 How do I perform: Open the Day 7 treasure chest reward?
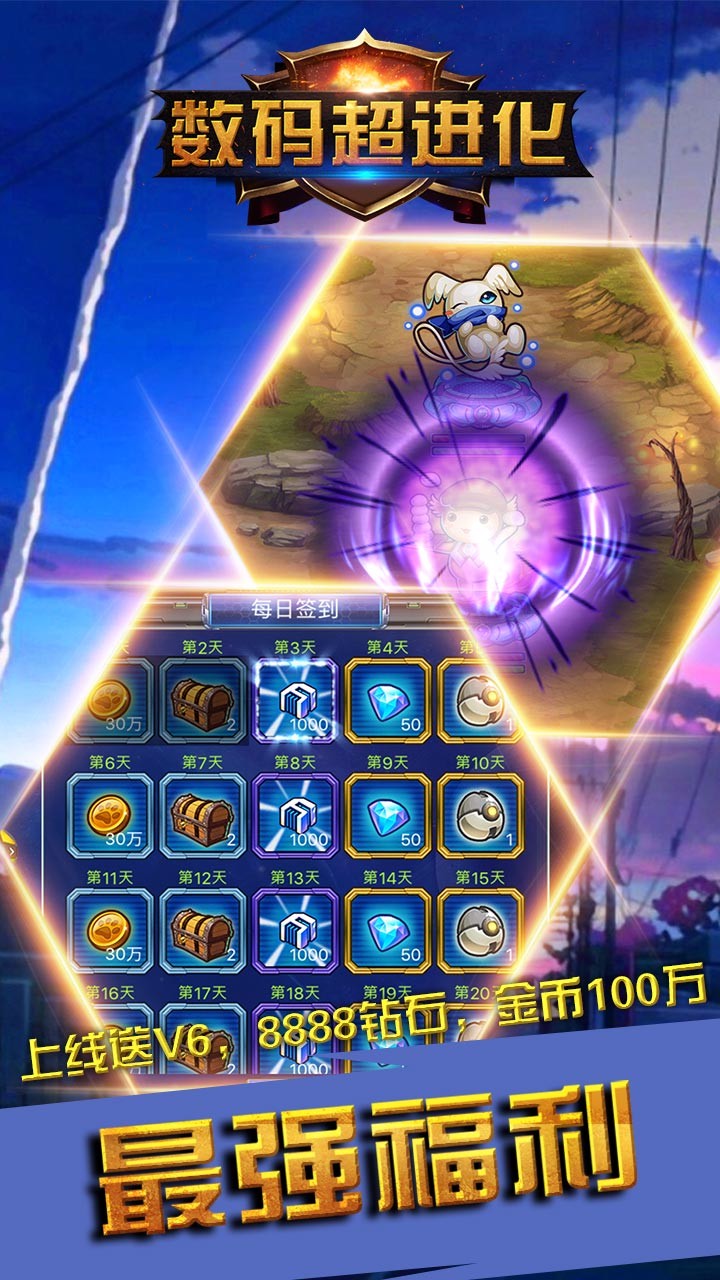tap(203, 815)
